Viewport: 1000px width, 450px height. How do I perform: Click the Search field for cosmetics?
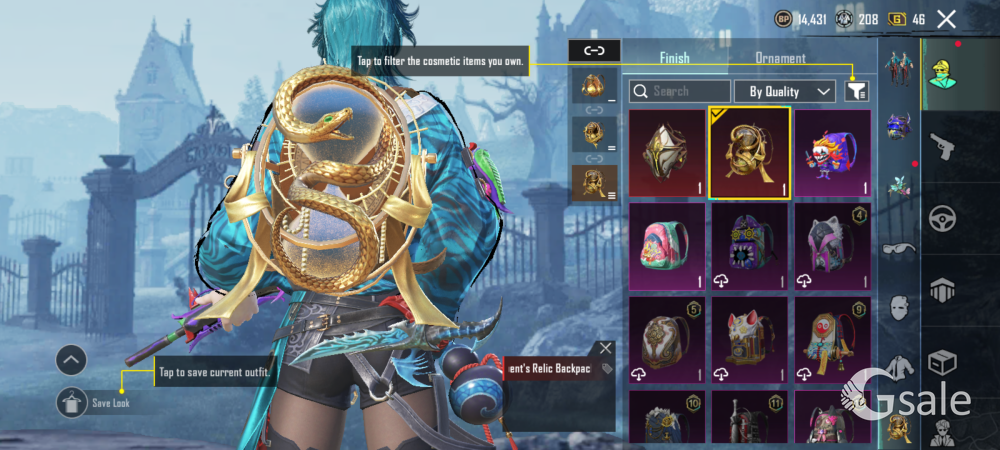(x=680, y=91)
